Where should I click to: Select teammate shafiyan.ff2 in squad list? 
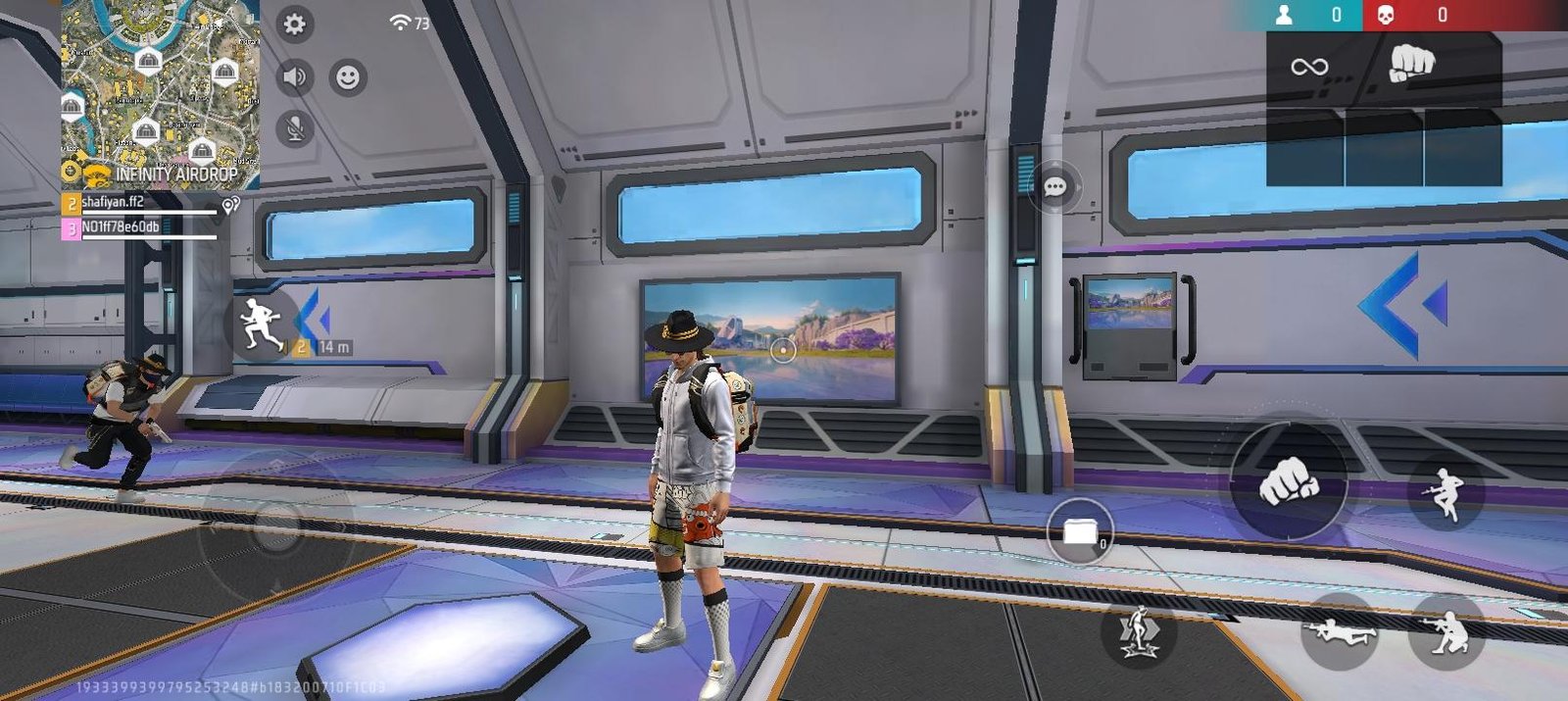coord(138,203)
